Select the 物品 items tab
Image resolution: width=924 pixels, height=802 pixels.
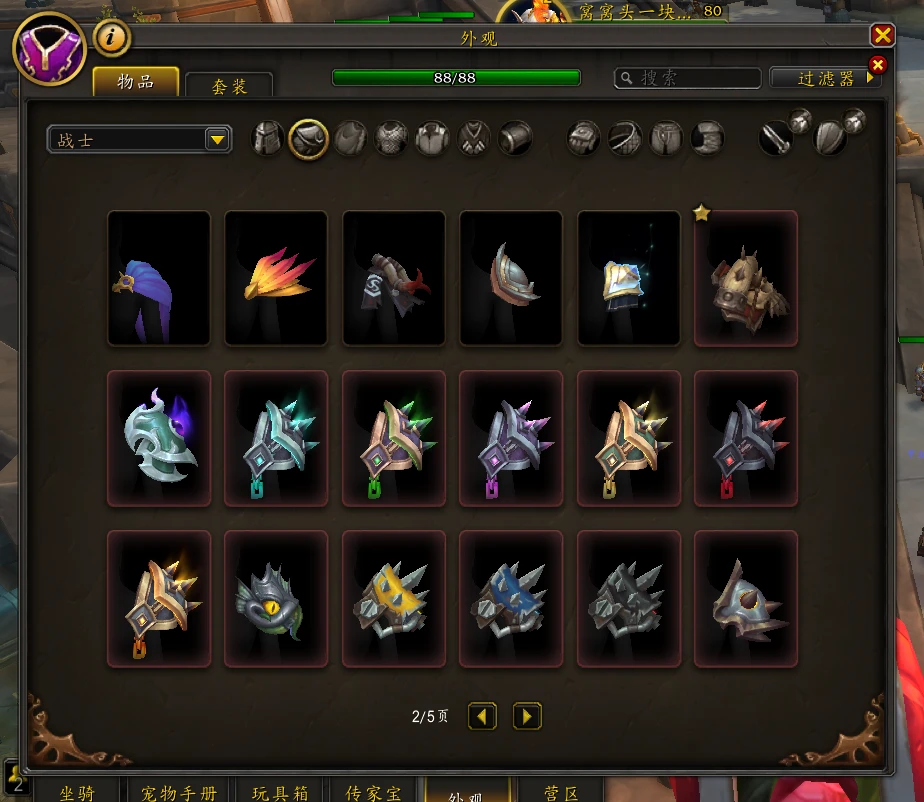(136, 82)
